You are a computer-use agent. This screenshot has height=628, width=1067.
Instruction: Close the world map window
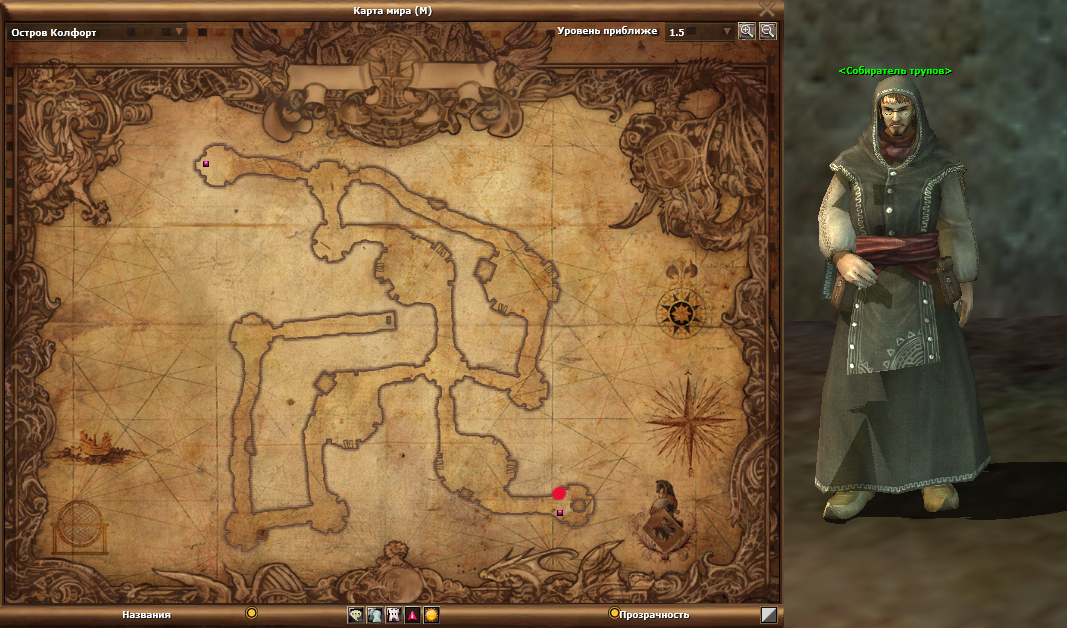coord(767,9)
